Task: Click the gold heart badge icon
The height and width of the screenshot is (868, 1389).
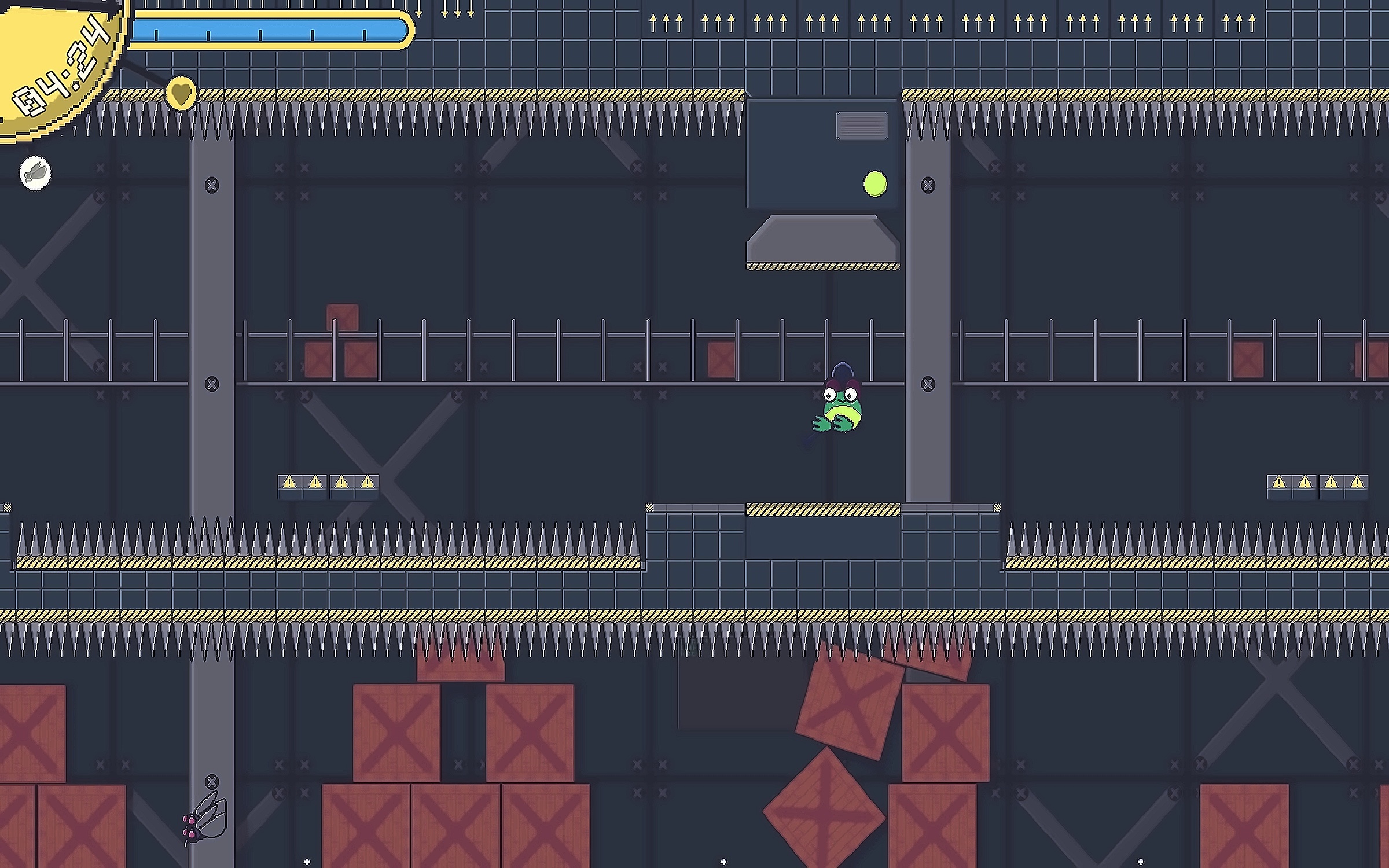Action: click(x=181, y=94)
